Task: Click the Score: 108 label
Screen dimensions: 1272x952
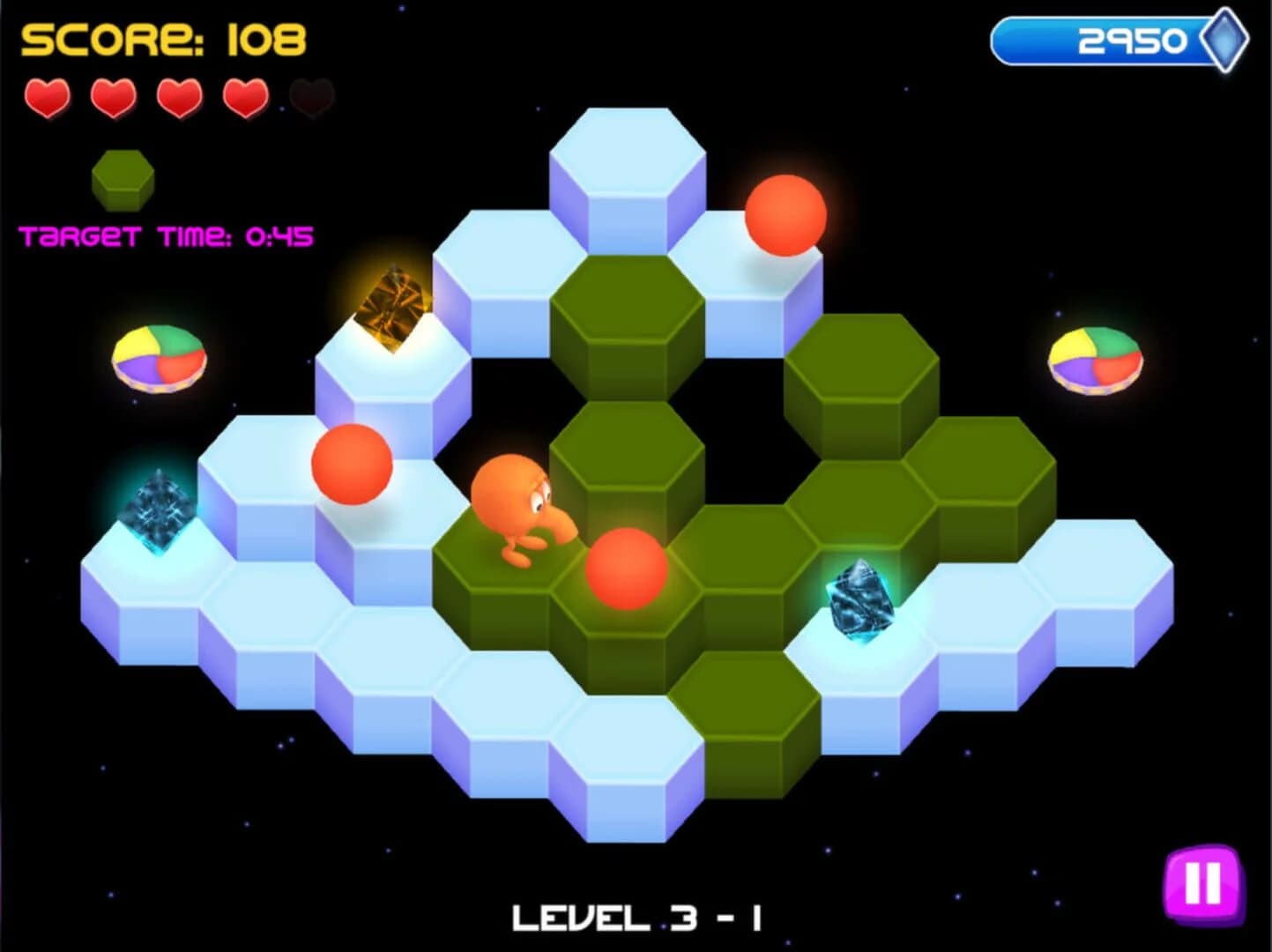Action: click(163, 37)
